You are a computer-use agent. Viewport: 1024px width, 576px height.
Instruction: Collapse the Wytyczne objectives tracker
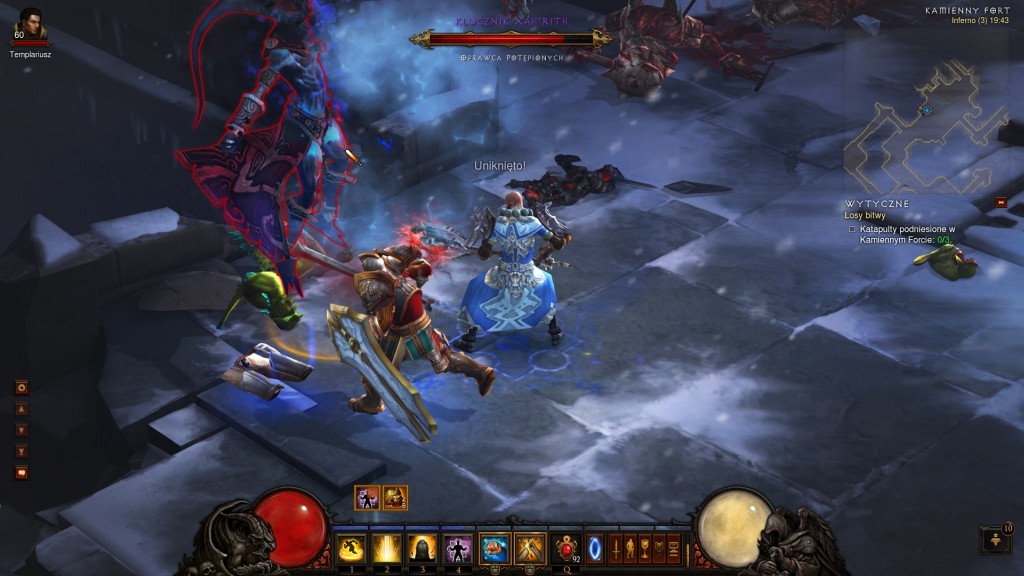1001,202
